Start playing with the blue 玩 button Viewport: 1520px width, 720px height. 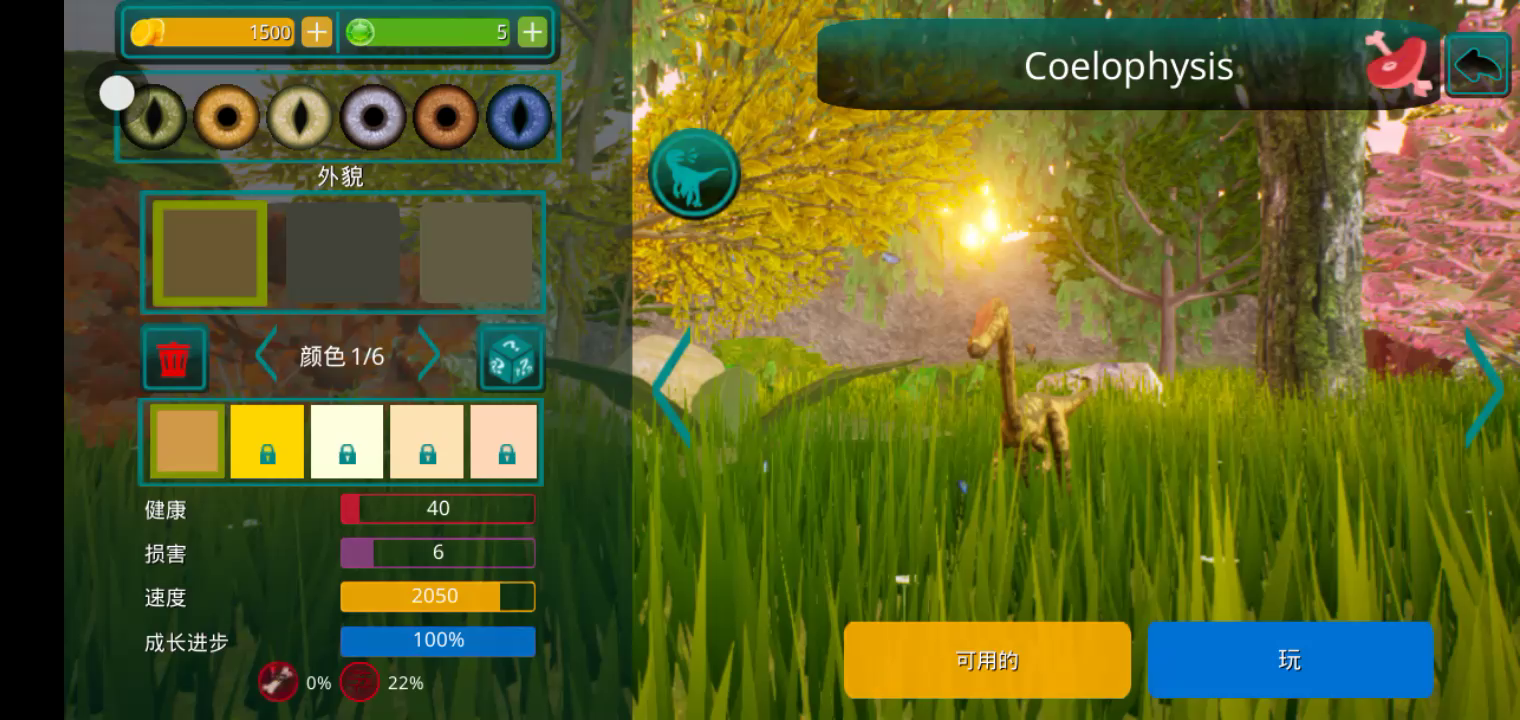1290,660
